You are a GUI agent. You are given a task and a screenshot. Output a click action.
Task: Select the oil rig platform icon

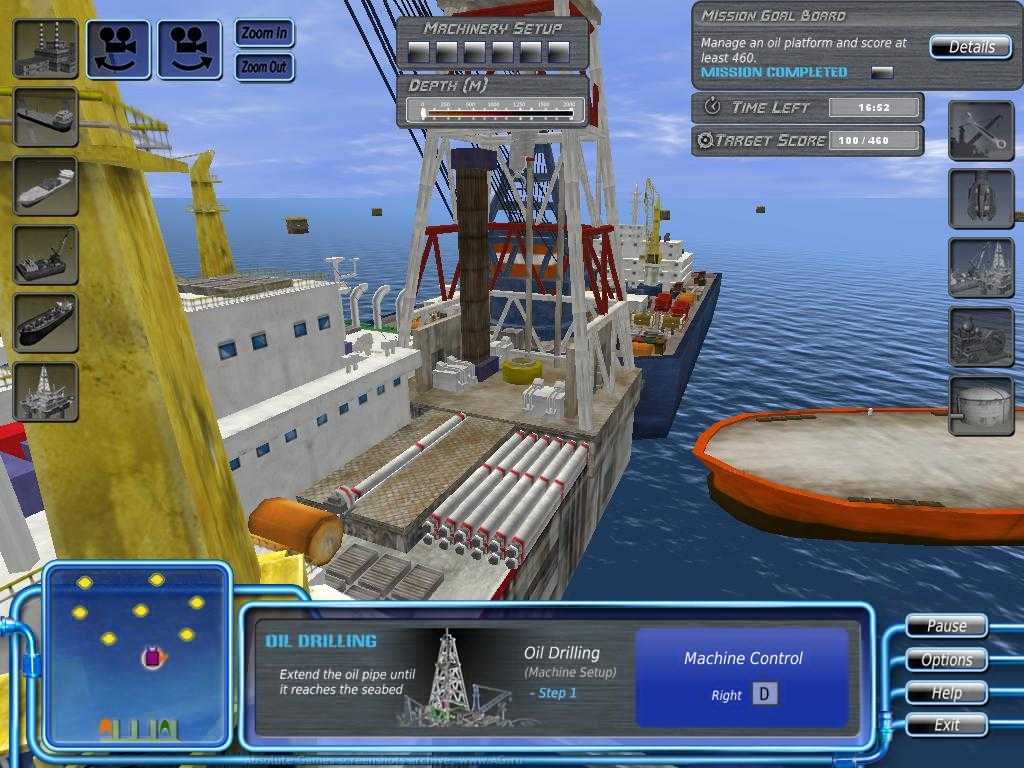pyautogui.click(x=46, y=391)
